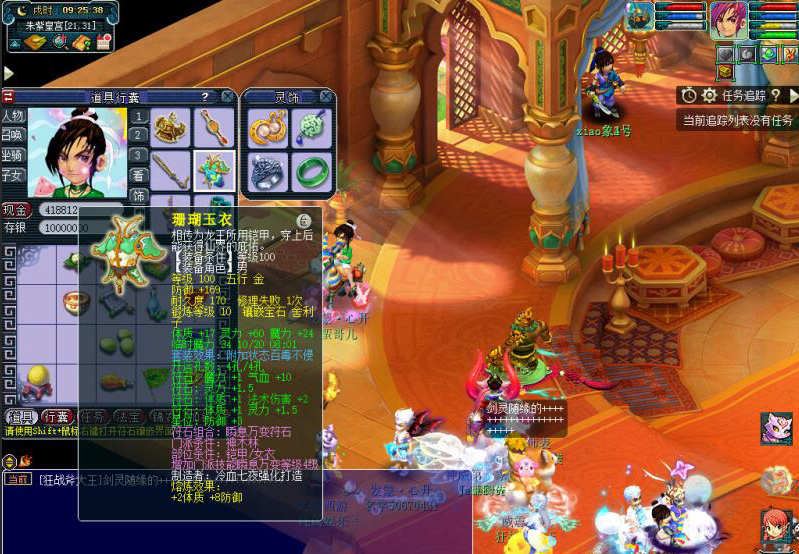This screenshot has width=799, height=554.
Task: Select the green jade bracelet slot
Action: (309, 170)
